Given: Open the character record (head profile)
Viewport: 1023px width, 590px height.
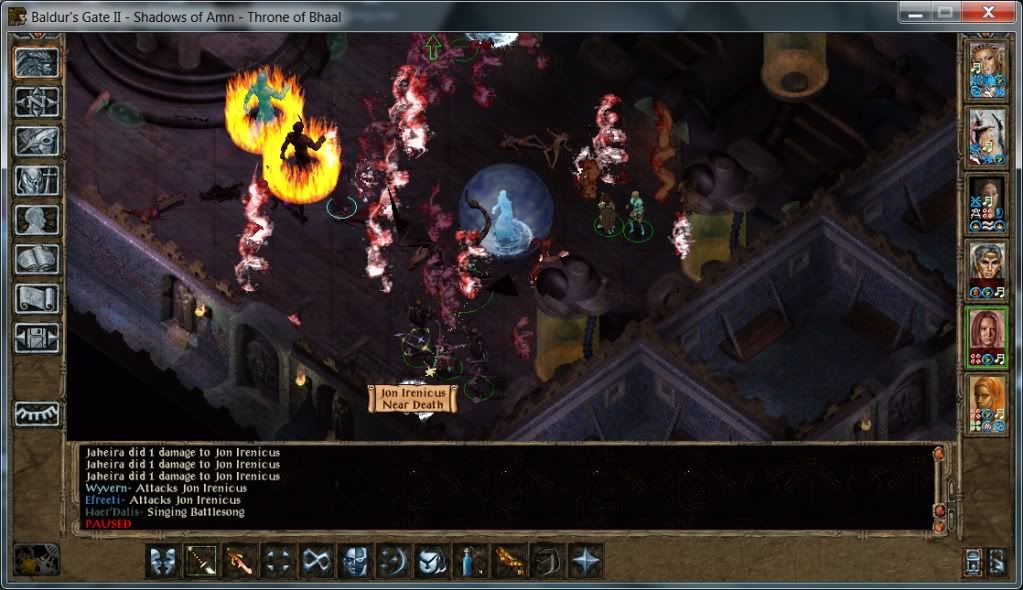Looking at the screenshot, I should click(36, 220).
